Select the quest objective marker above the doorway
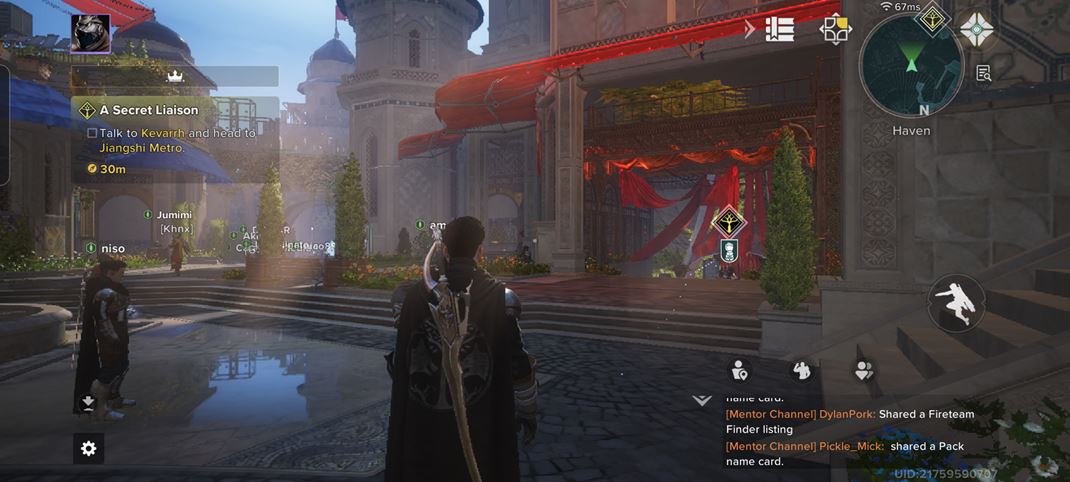Image resolution: width=1070 pixels, height=482 pixels. tap(729, 222)
